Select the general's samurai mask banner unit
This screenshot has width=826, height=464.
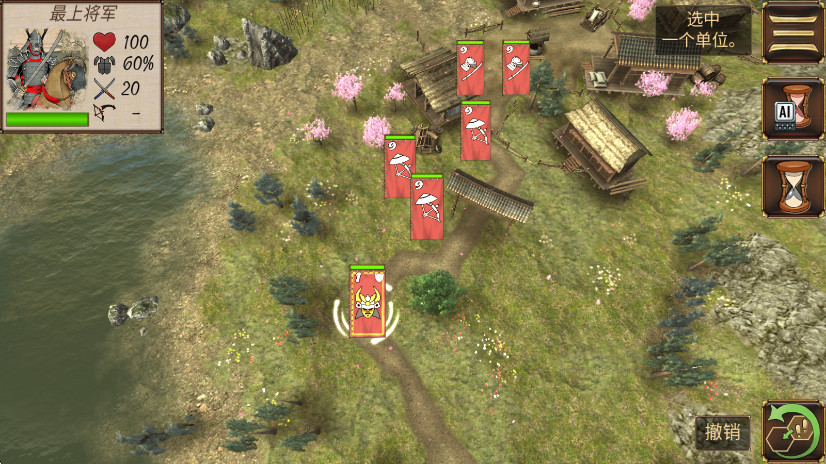pos(367,303)
